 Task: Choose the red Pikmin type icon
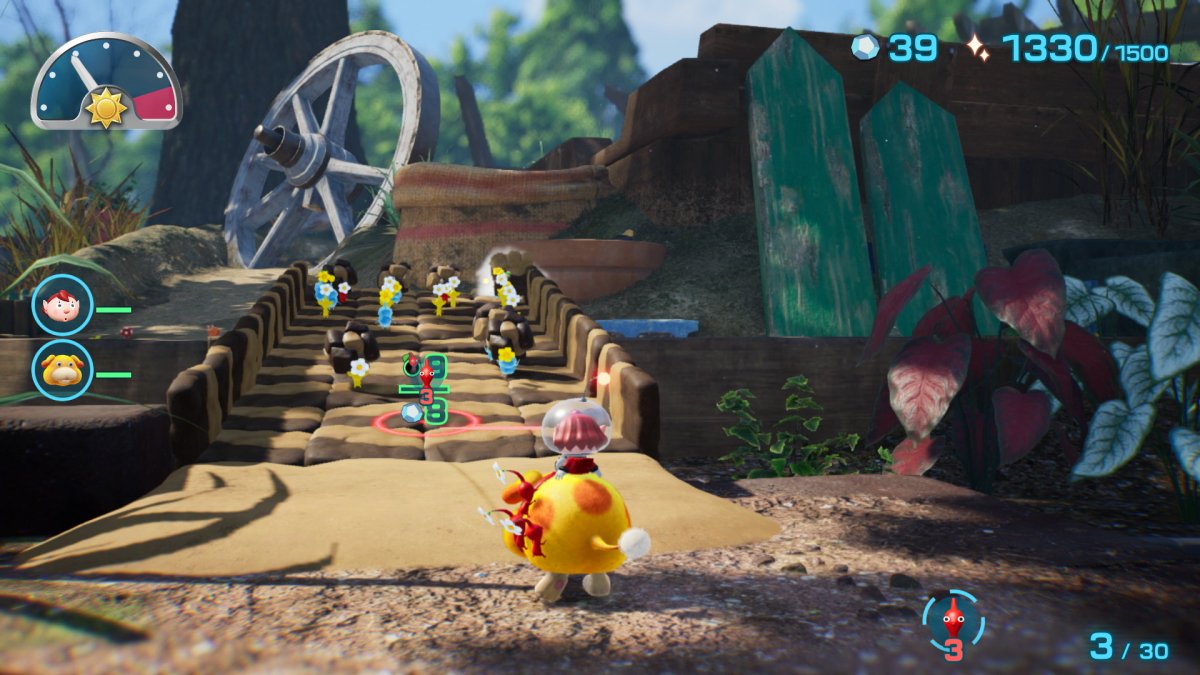pos(953,620)
